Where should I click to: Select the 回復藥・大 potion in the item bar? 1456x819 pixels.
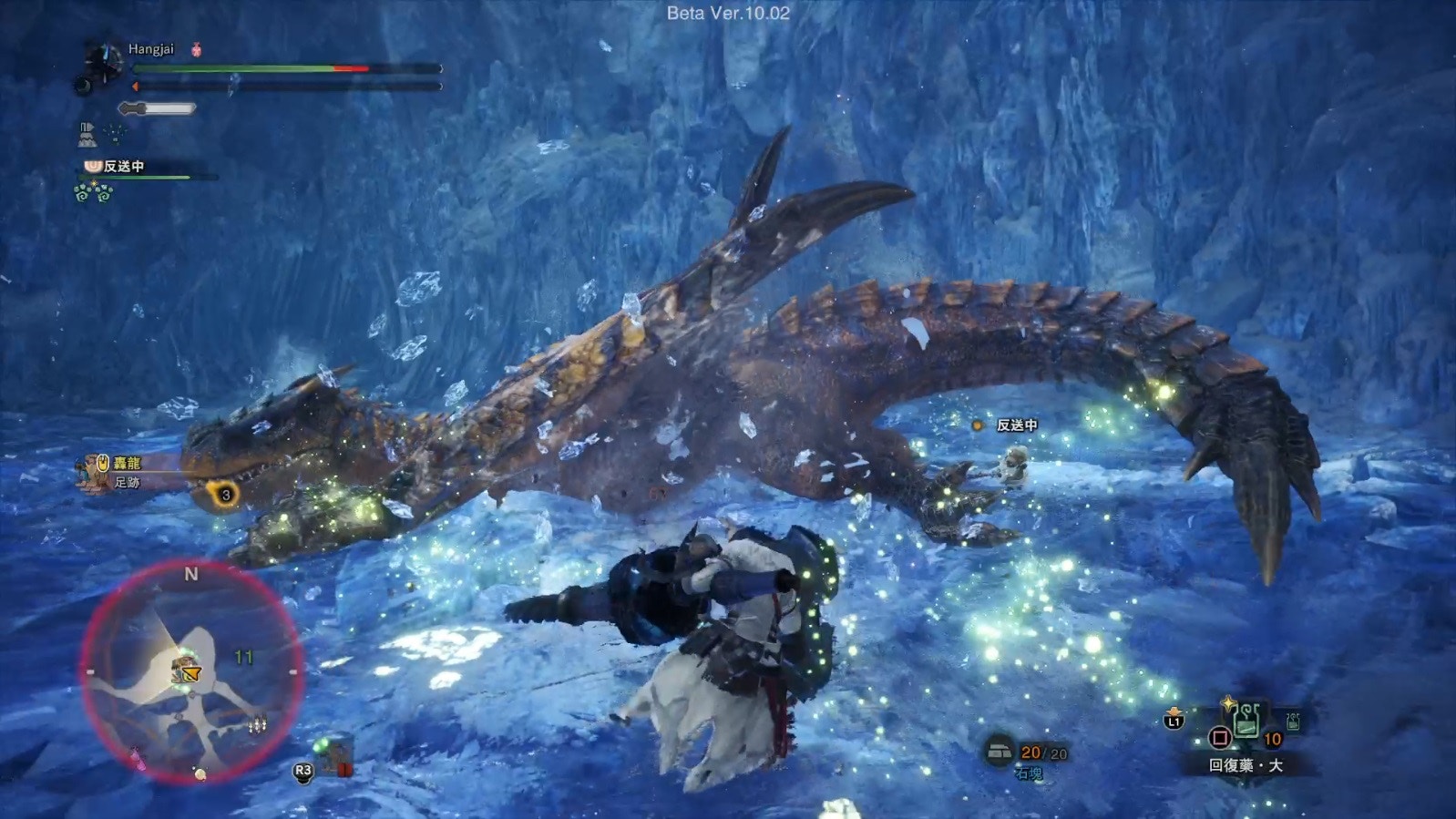(1246, 720)
